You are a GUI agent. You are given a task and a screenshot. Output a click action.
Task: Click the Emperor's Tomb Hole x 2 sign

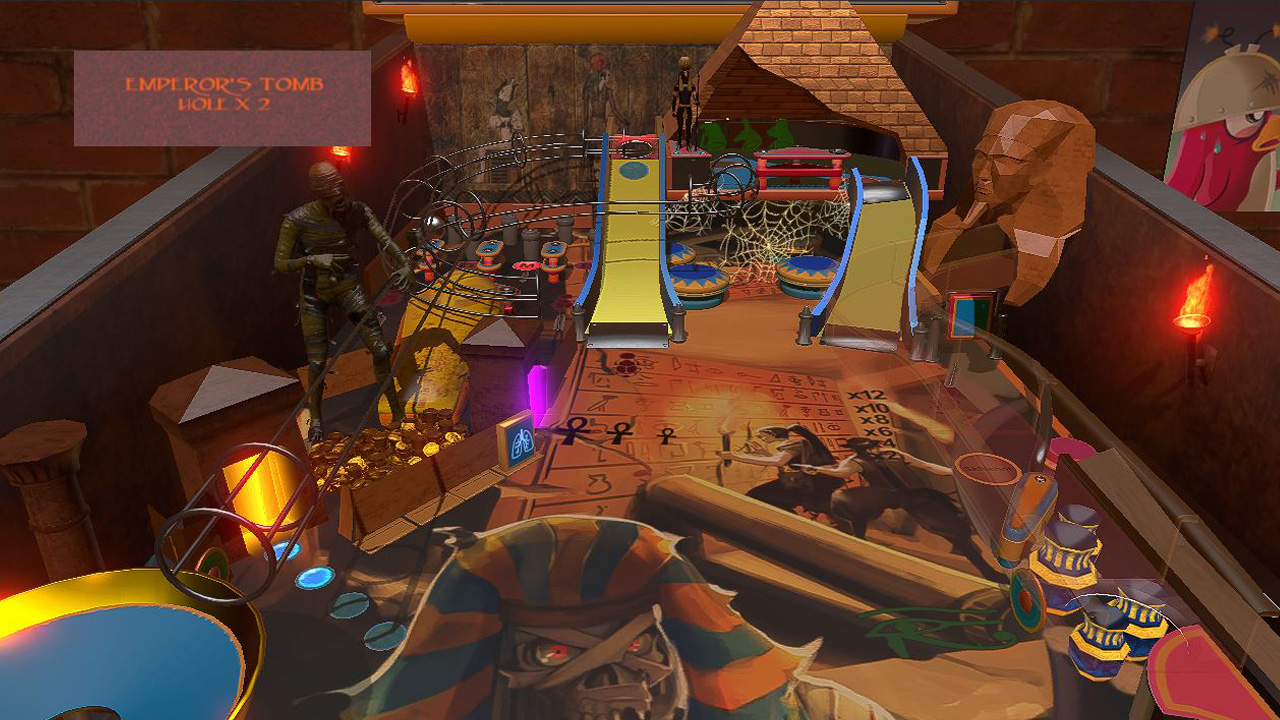pyautogui.click(x=222, y=95)
